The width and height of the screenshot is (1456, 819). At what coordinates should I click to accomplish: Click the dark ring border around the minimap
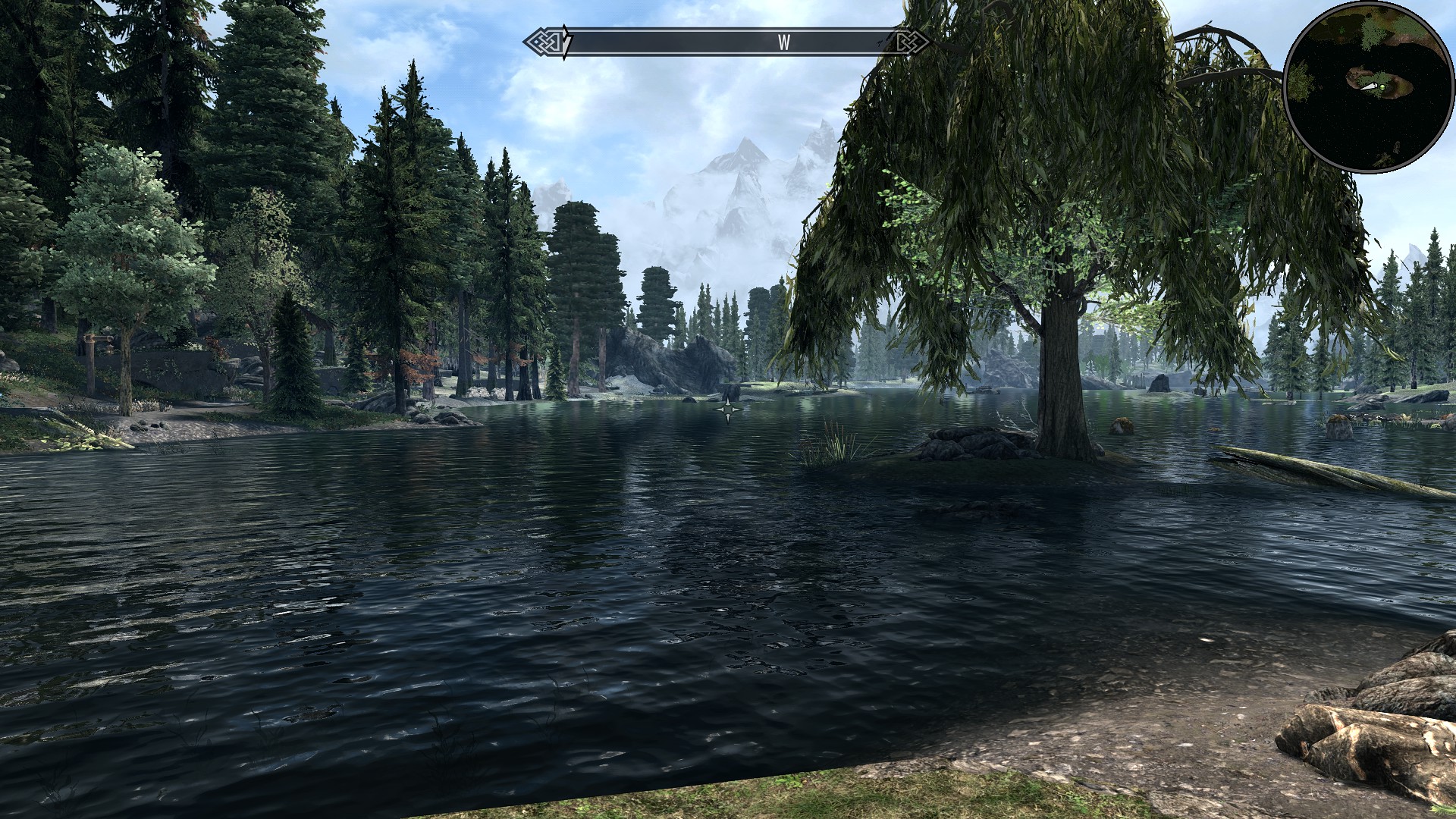[x=1288, y=83]
